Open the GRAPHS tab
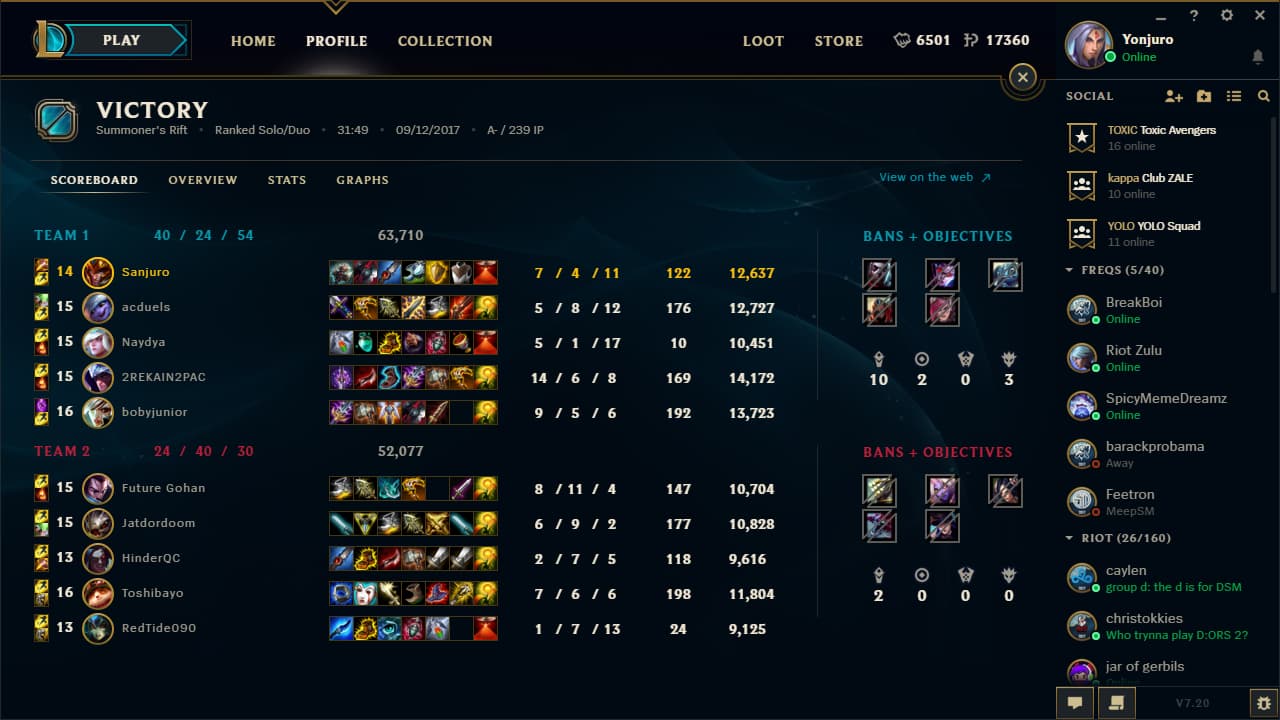The image size is (1280, 720). coord(362,180)
